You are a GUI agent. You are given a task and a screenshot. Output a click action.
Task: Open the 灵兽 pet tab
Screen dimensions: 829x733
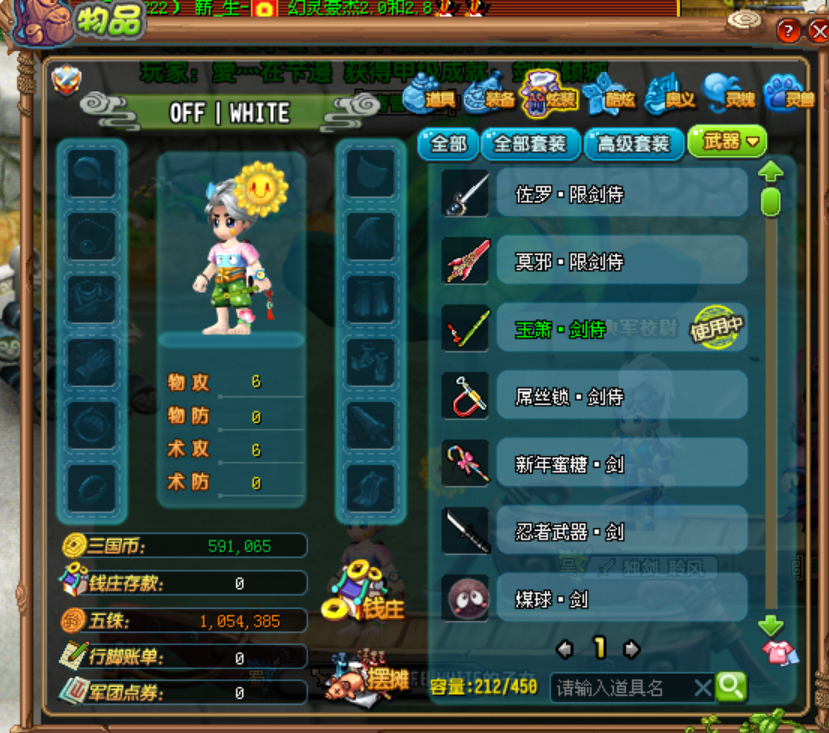[789, 98]
